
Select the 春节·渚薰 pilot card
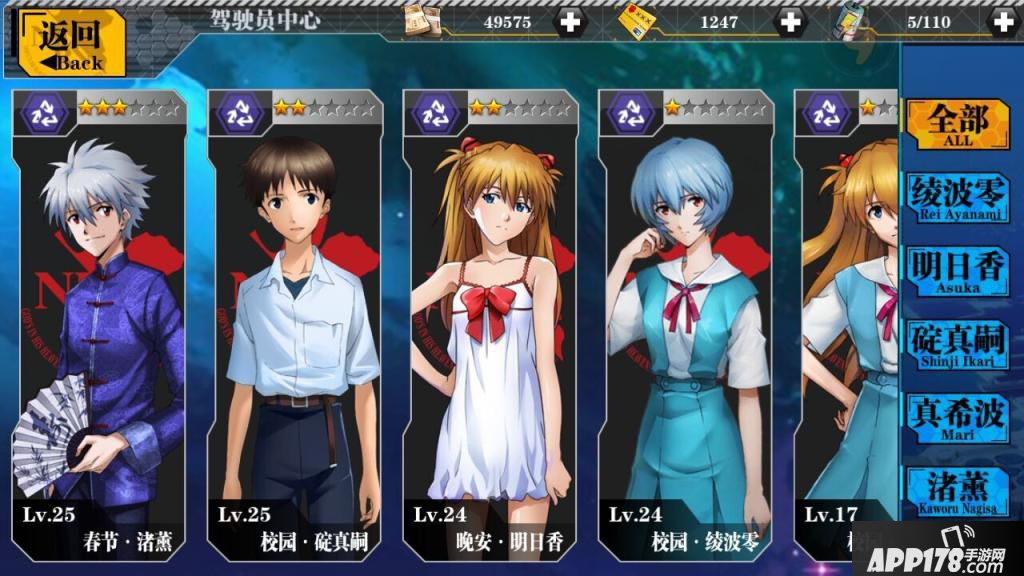point(98,320)
